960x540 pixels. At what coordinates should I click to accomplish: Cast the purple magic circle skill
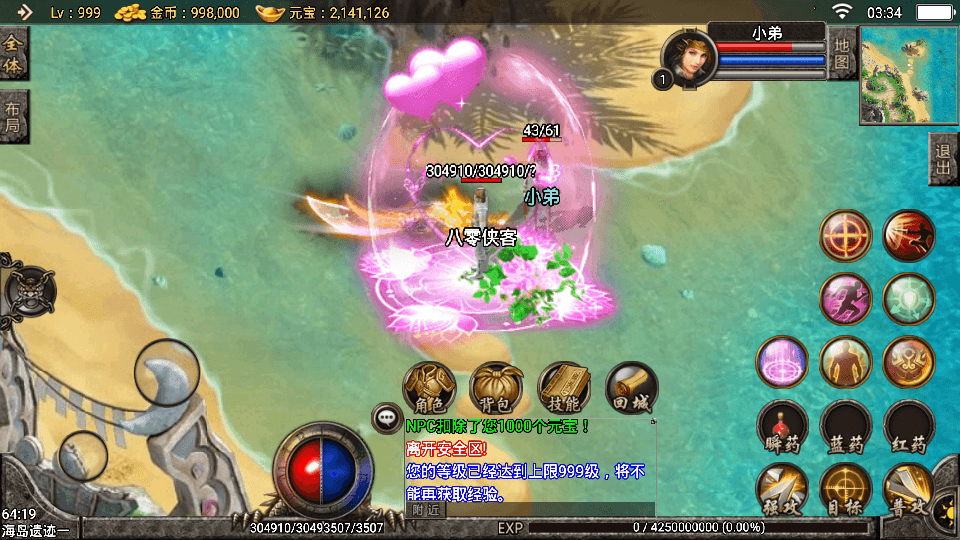pyautogui.click(x=782, y=362)
